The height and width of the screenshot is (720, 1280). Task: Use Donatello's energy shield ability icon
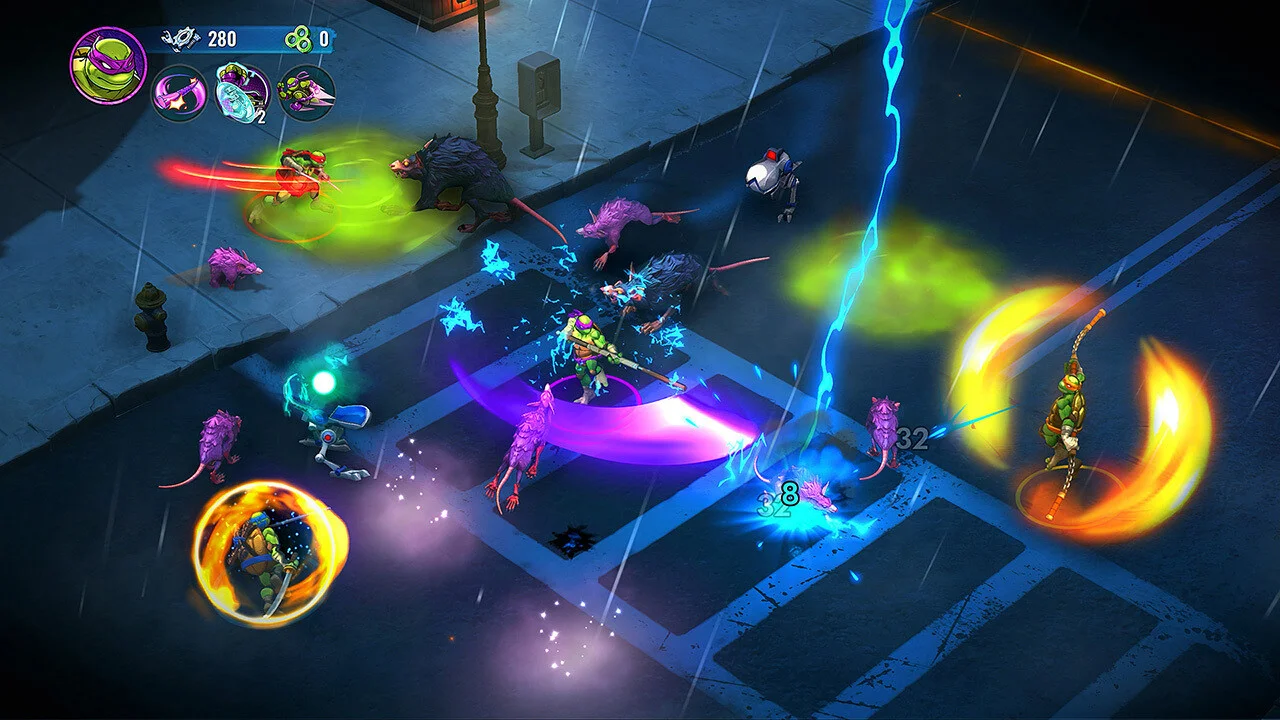point(243,93)
